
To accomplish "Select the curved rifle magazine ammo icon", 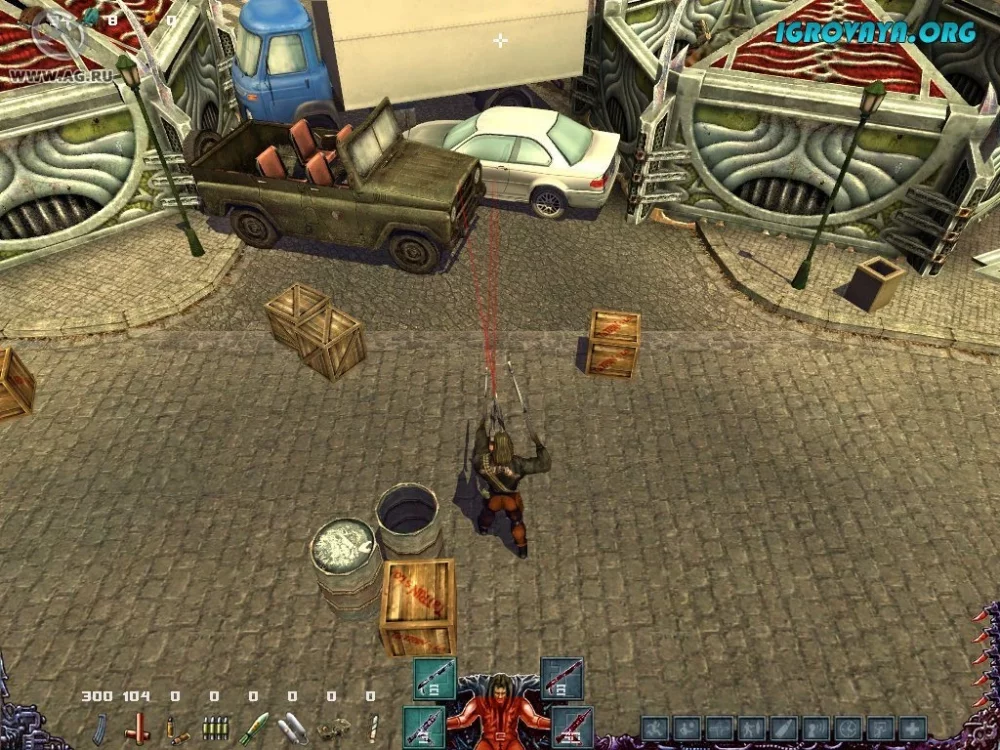I will [100, 727].
